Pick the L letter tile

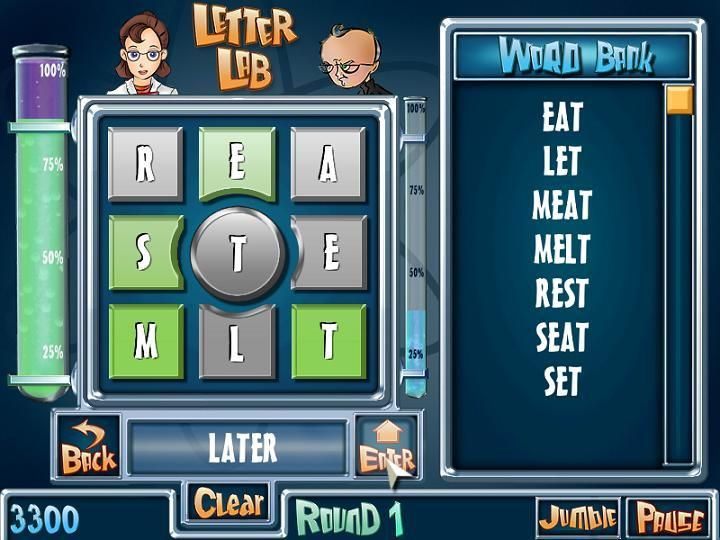point(237,343)
